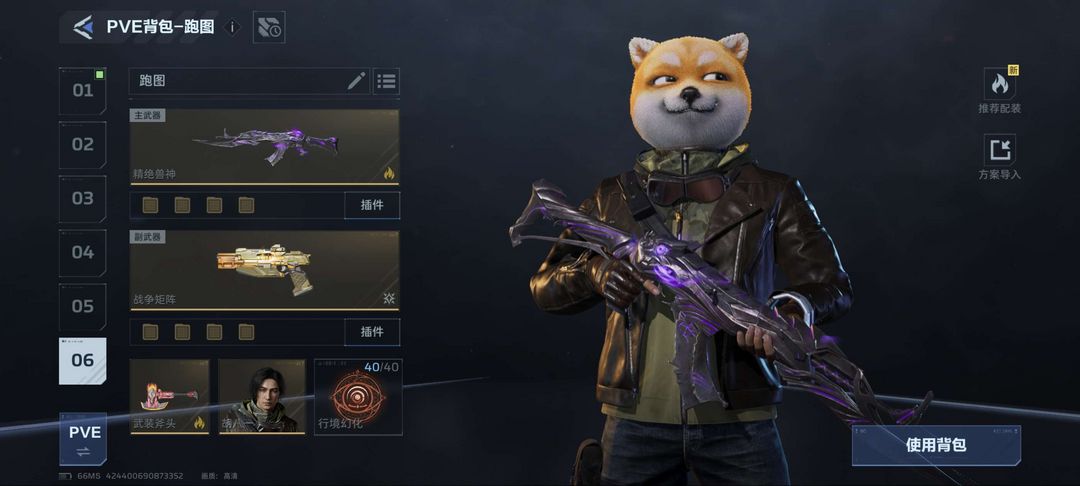Open the list view icon beside name
The image size is (1080, 486).
[x=387, y=81]
